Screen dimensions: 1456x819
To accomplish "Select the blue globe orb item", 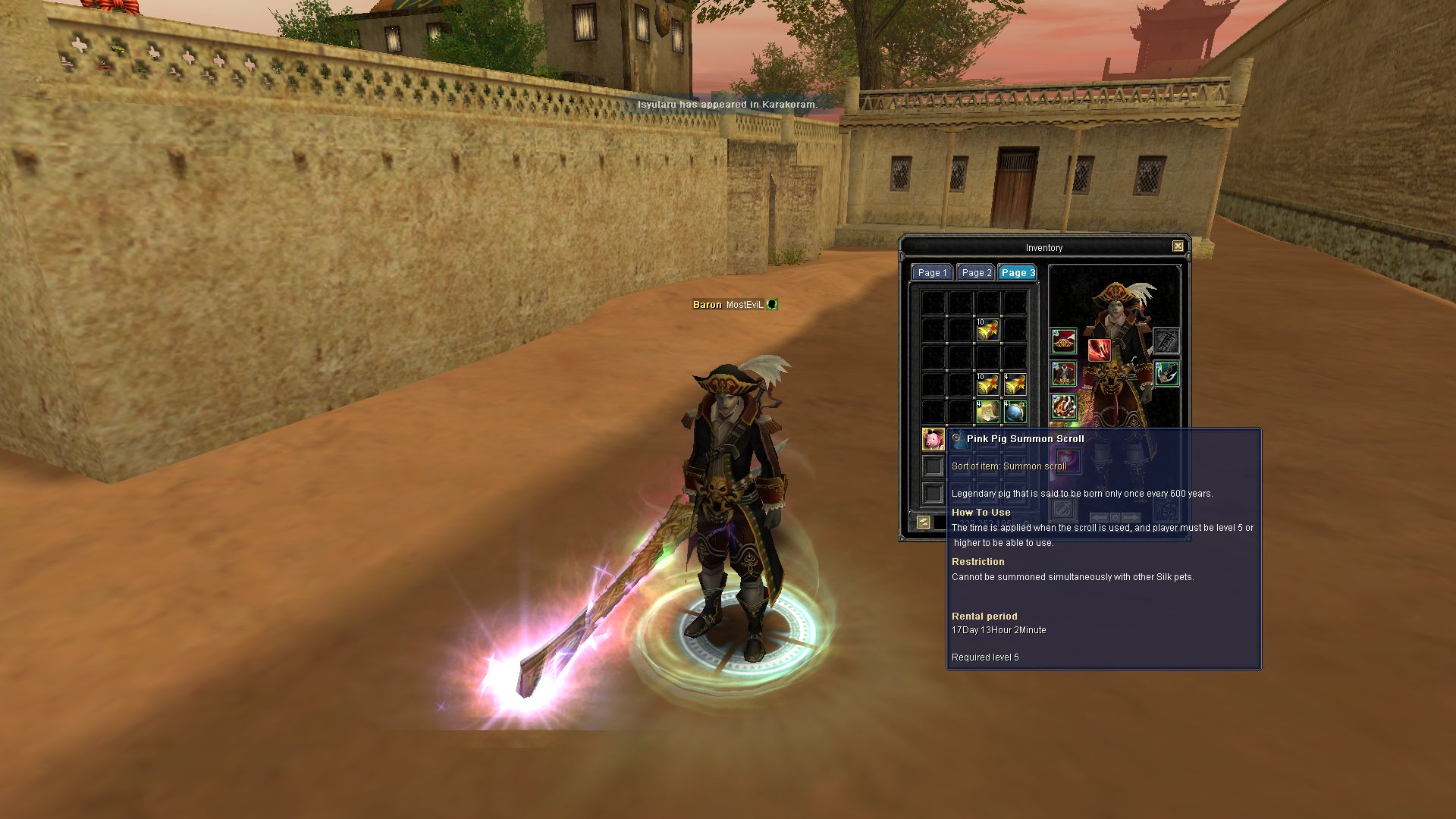I will tap(1015, 412).
